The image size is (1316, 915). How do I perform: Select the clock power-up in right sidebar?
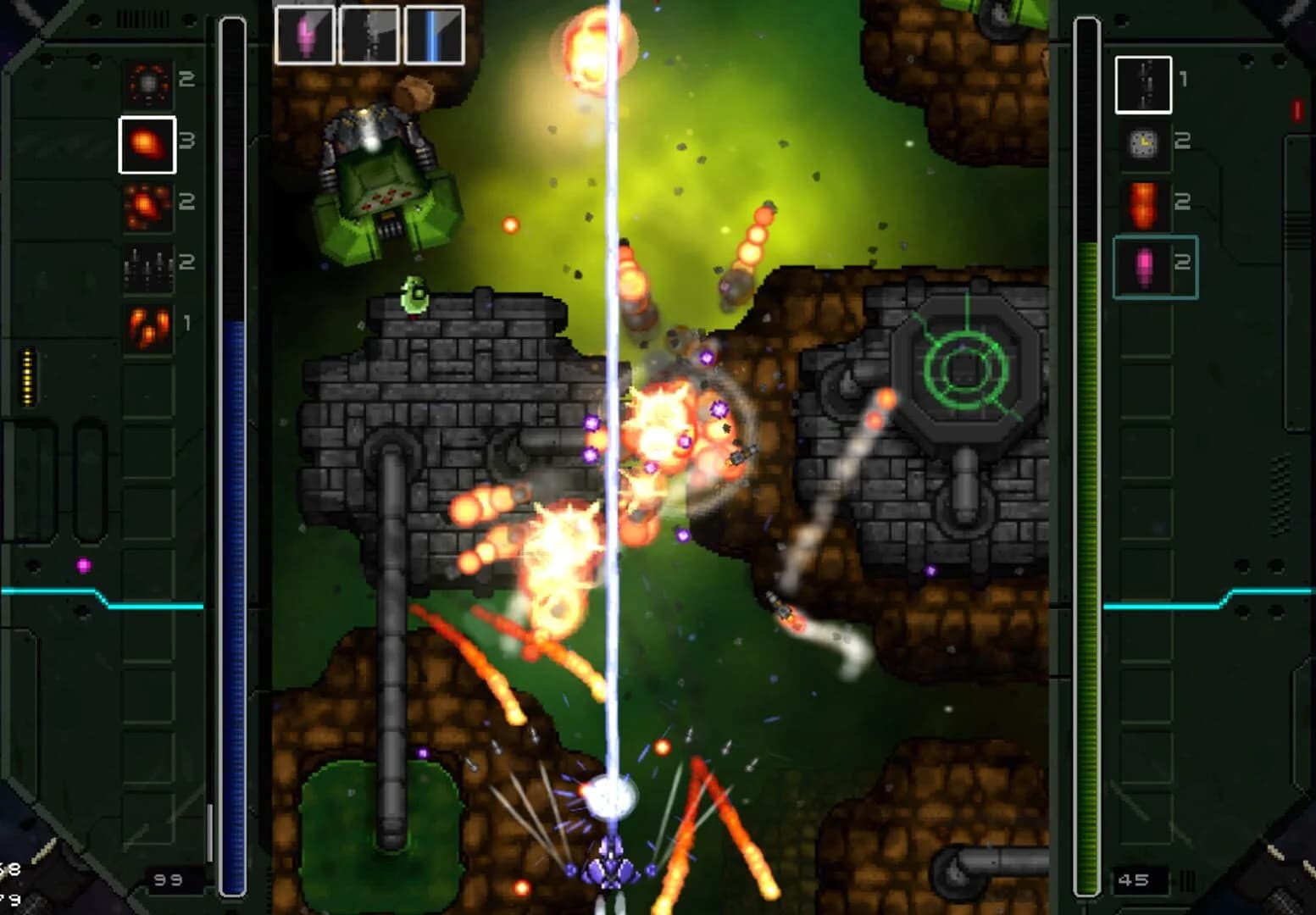[x=1141, y=144]
